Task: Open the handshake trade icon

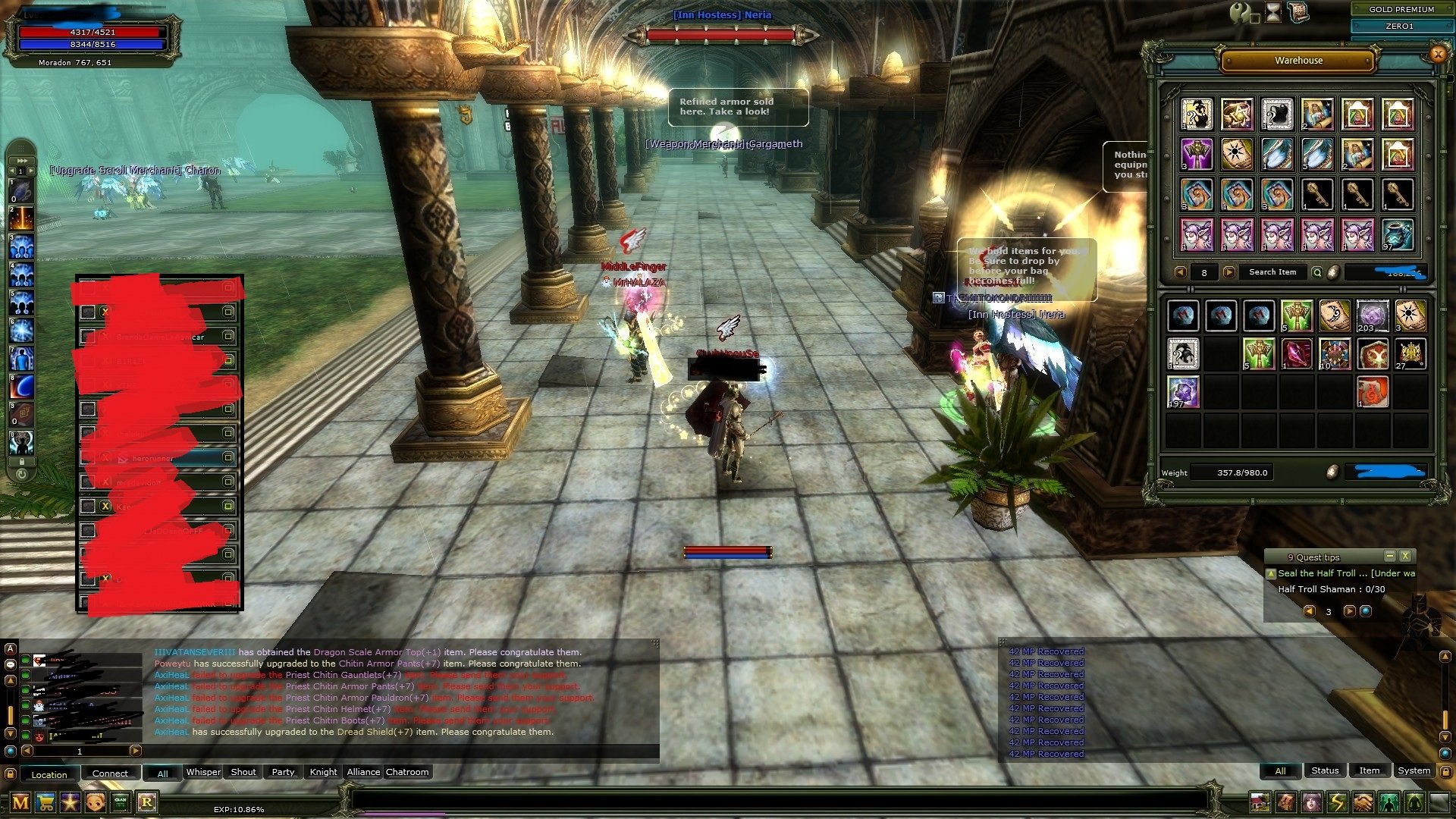Action: (x=1363, y=802)
